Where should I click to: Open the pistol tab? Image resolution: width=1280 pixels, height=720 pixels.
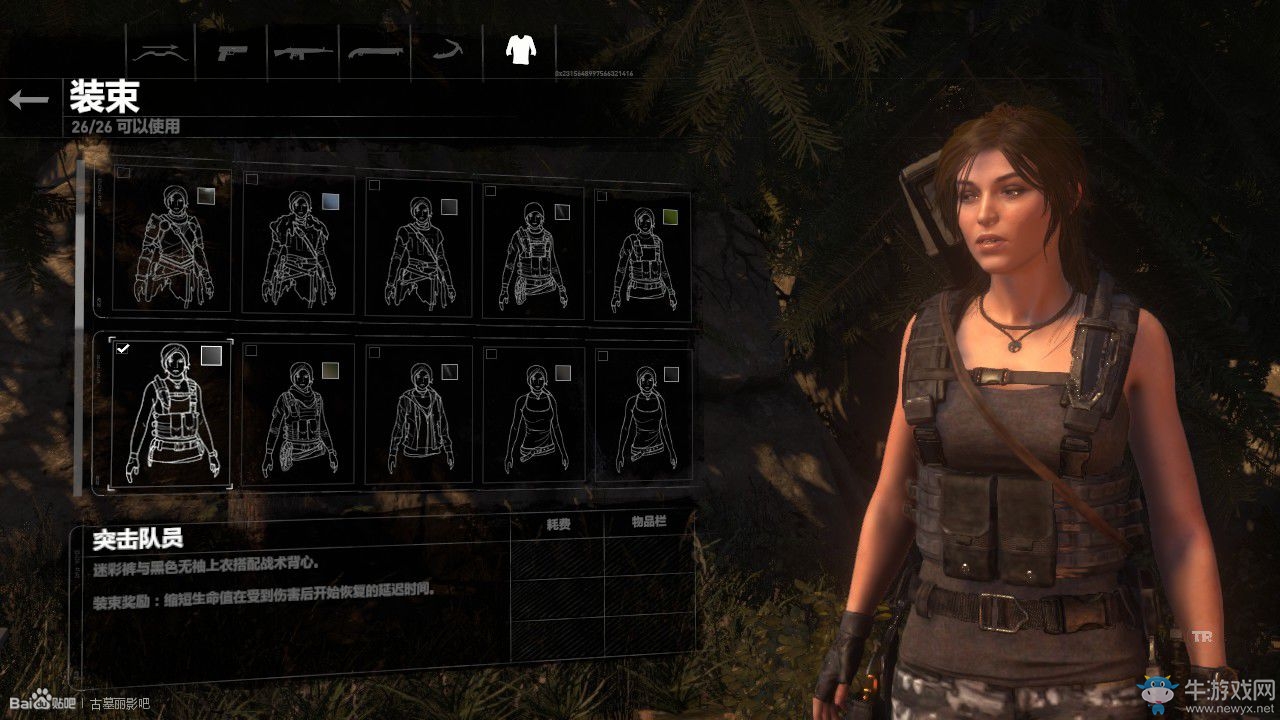(234, 50)
